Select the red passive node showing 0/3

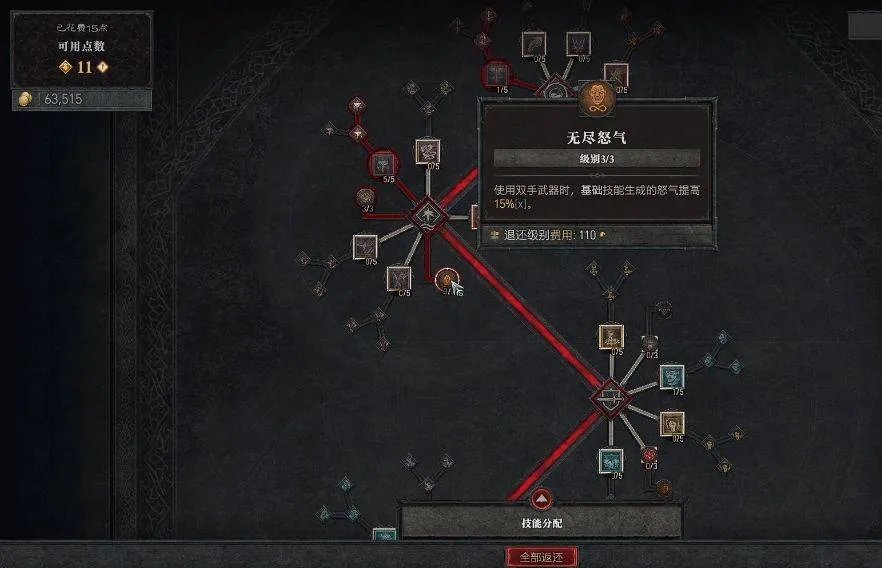tap(649, 455)
